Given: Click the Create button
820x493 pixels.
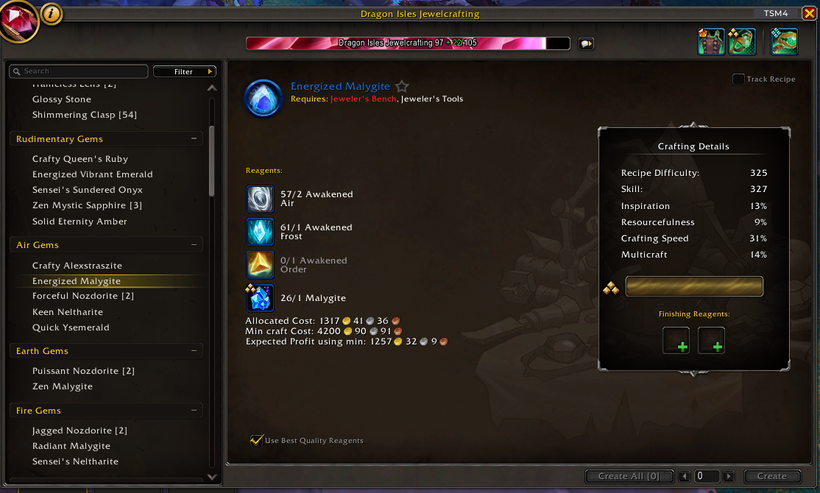Looking at the screenshot, I should pyautogui.click(x=772, y=476).
